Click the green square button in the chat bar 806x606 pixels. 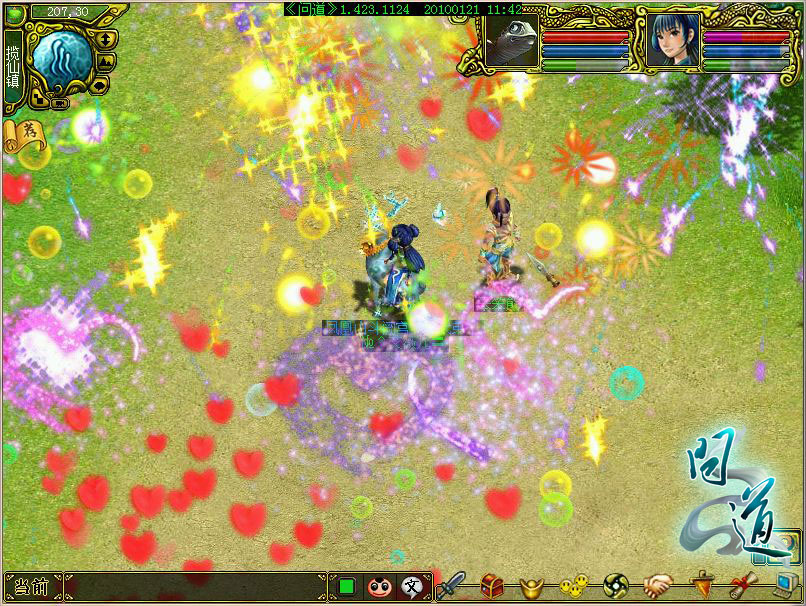coord(346,585)
